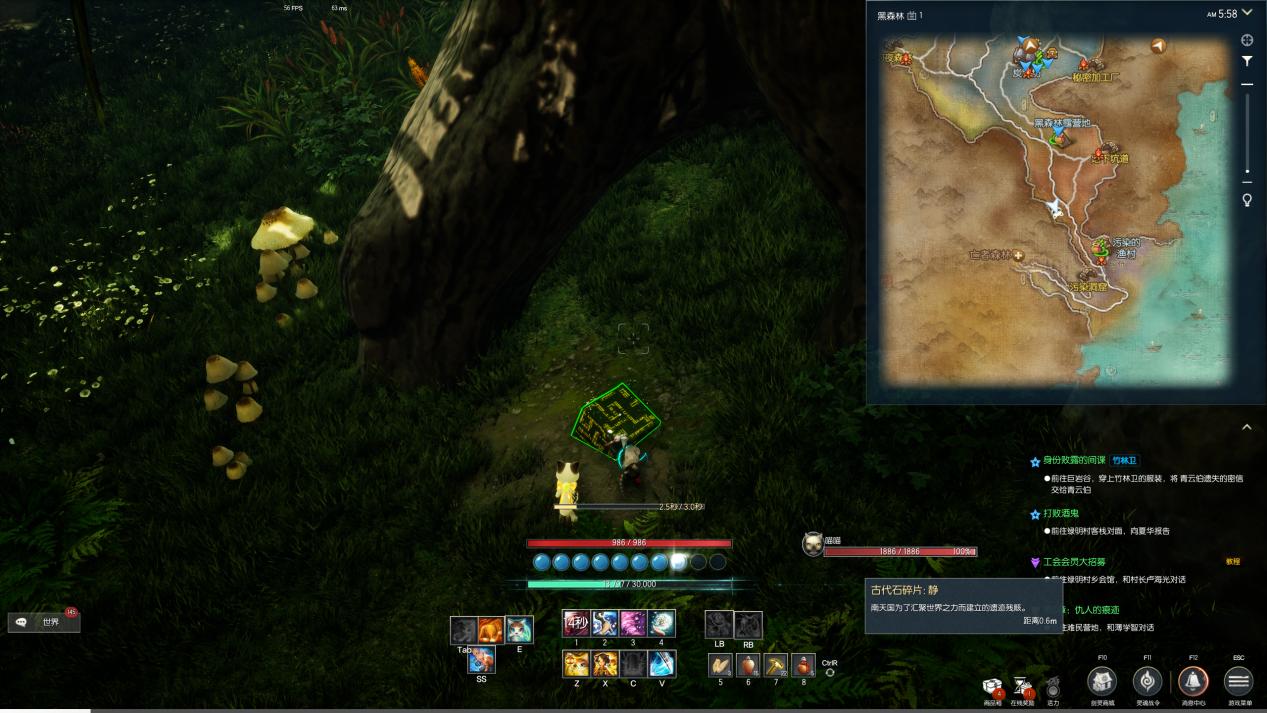Screen dimensions: 1267x713
Task: Click the 活力 vitality icon
Action: [1052, 687]
